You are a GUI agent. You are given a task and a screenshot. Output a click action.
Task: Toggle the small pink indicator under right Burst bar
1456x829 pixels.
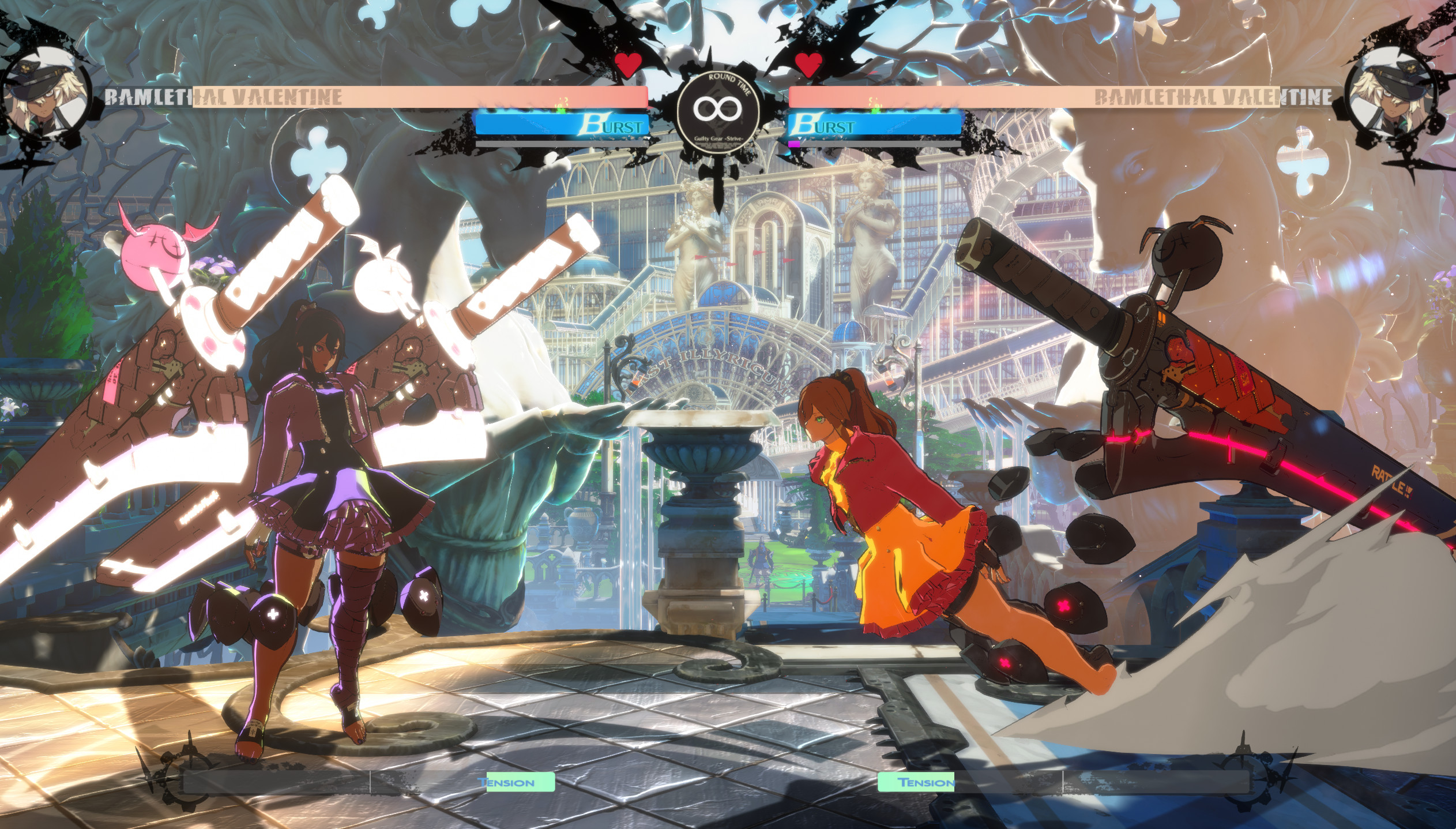[x=794, y=145]
